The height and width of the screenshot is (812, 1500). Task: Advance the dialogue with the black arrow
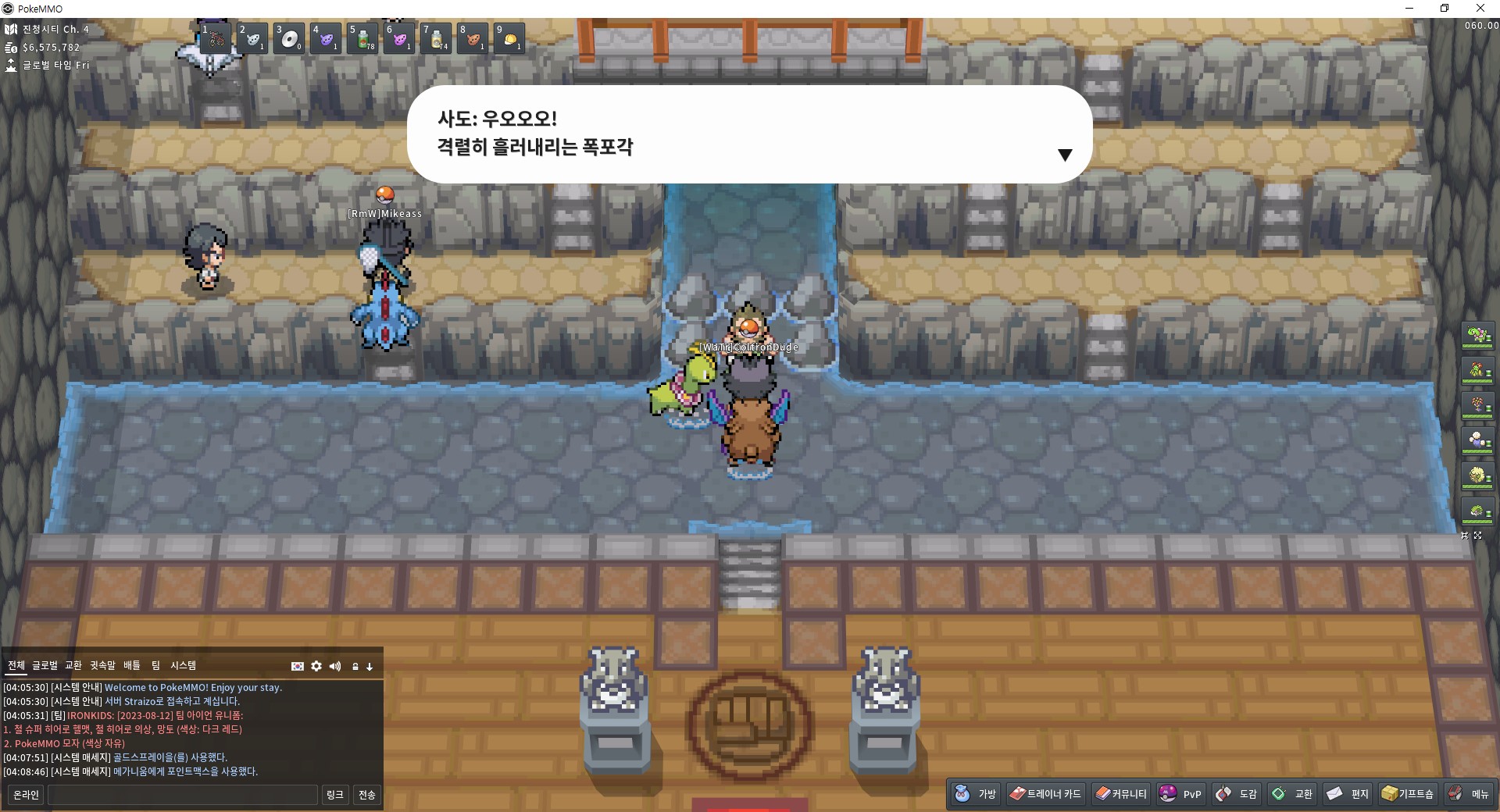coord(1064,155)
